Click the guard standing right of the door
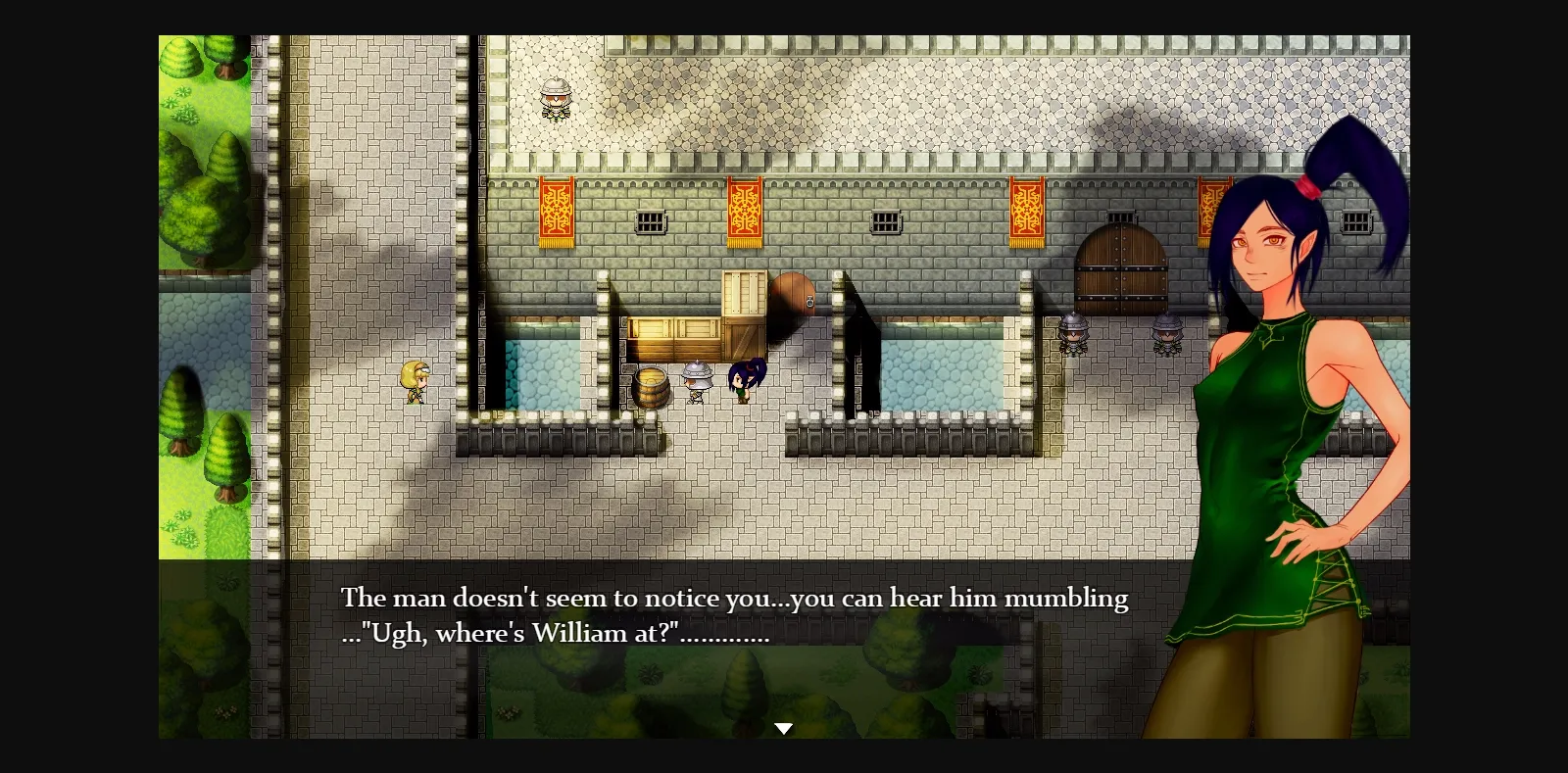 coord(1169,335)
